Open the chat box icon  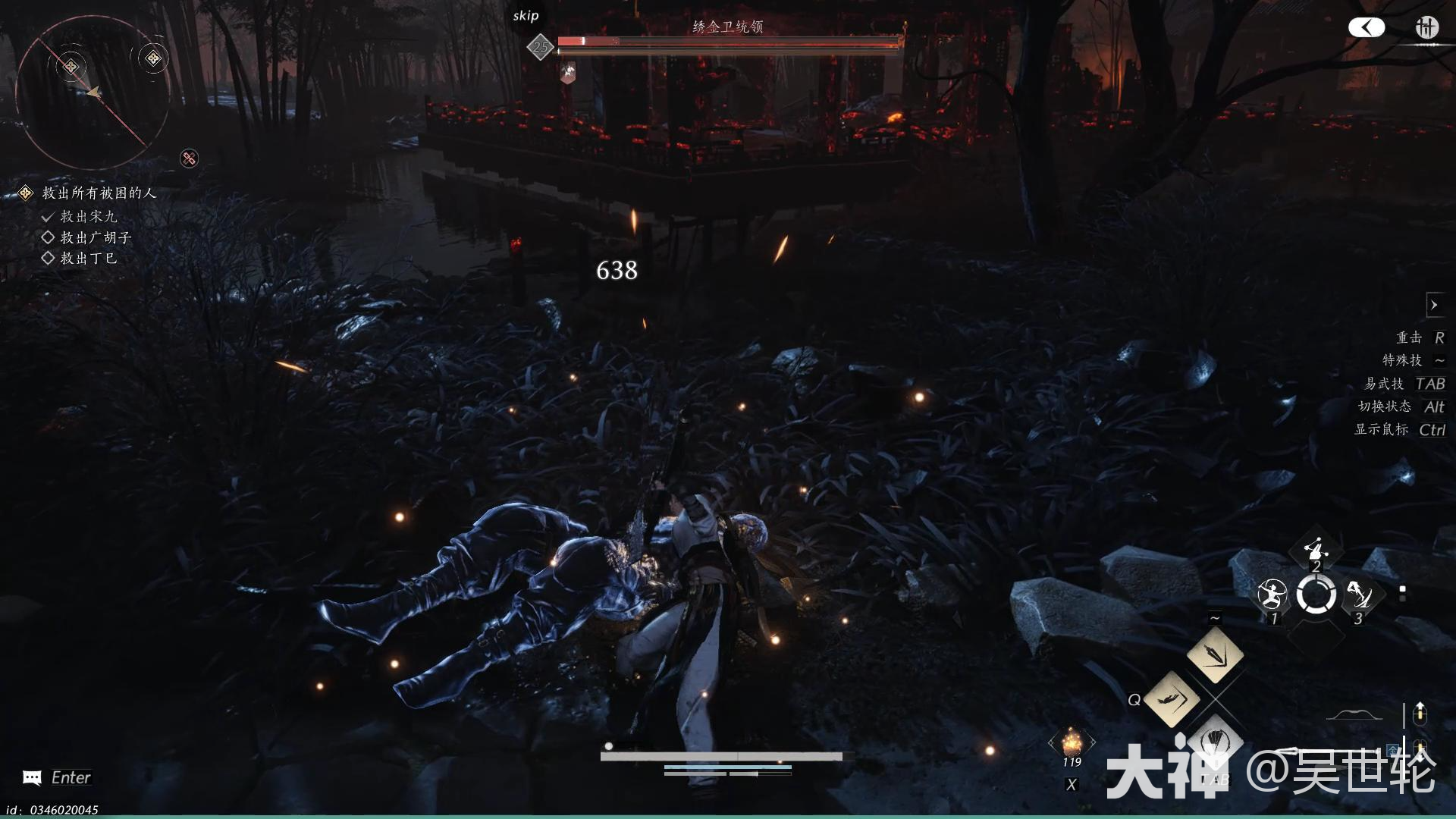[x=32, y=777]
